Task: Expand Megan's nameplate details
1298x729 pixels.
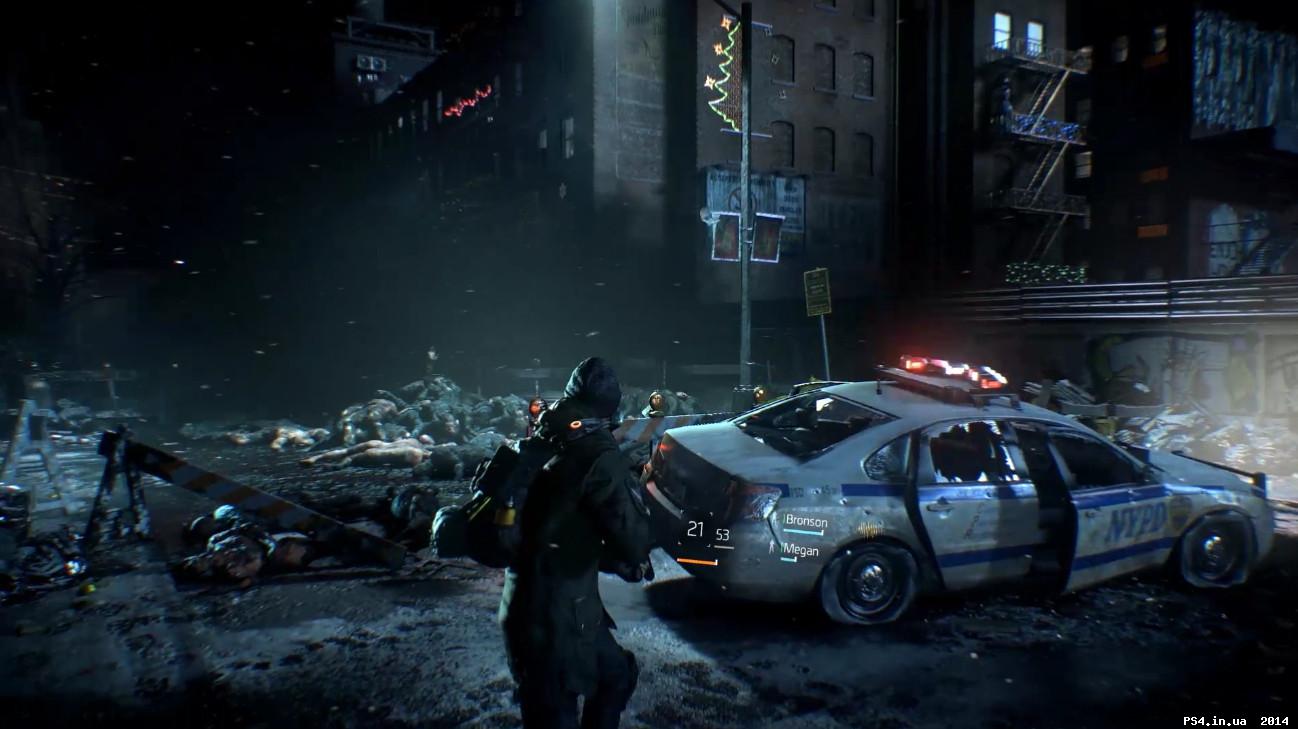Action: pyautogui.click(x=801, y=550)
